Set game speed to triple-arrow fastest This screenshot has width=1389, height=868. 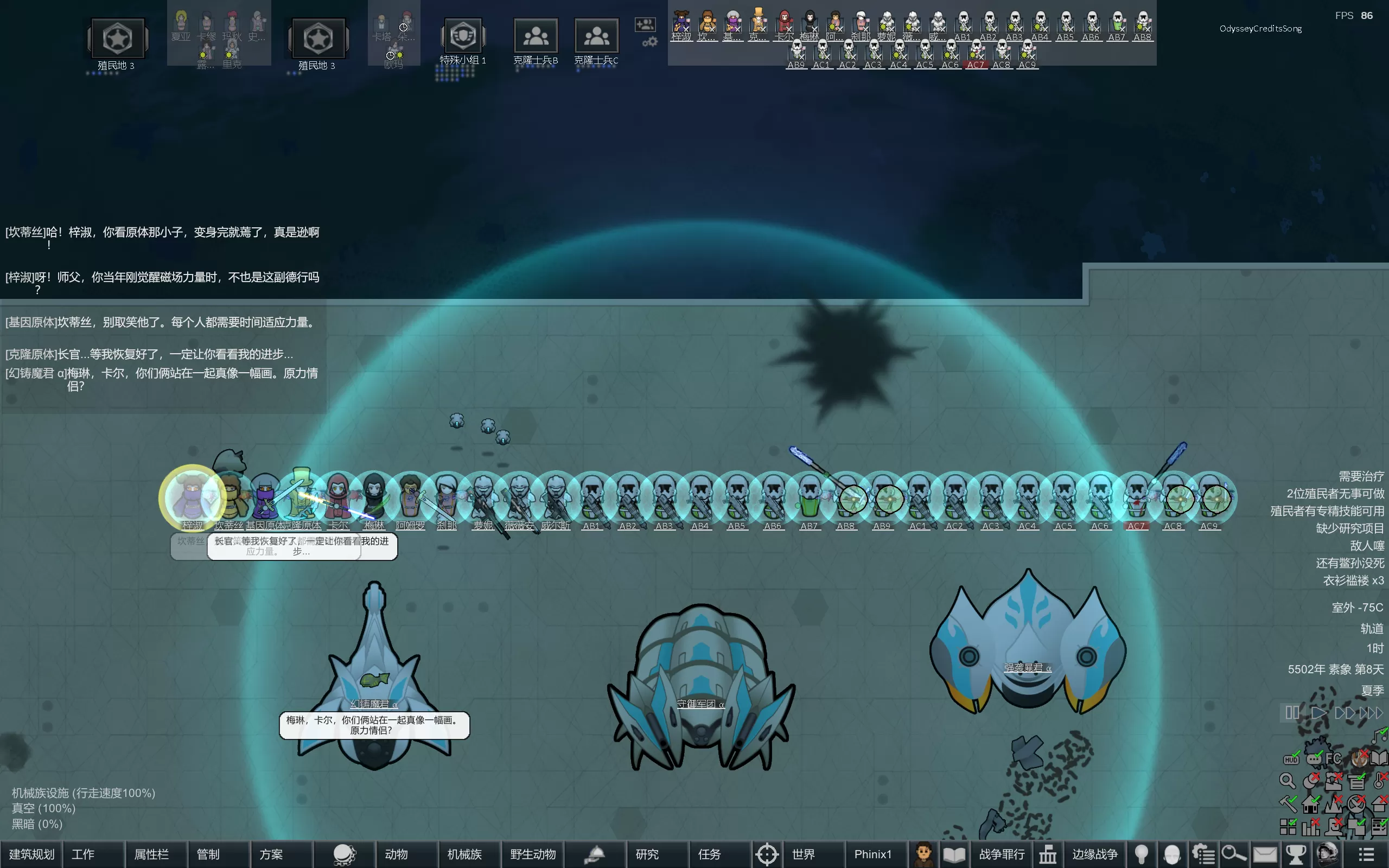coord(1372,713)
